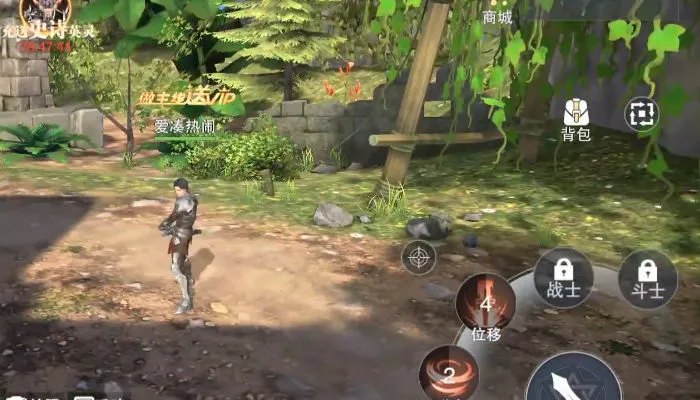Screen dimensions: 700x400
Task: Use the red swirl skill icon
Action: click(449, 373)
